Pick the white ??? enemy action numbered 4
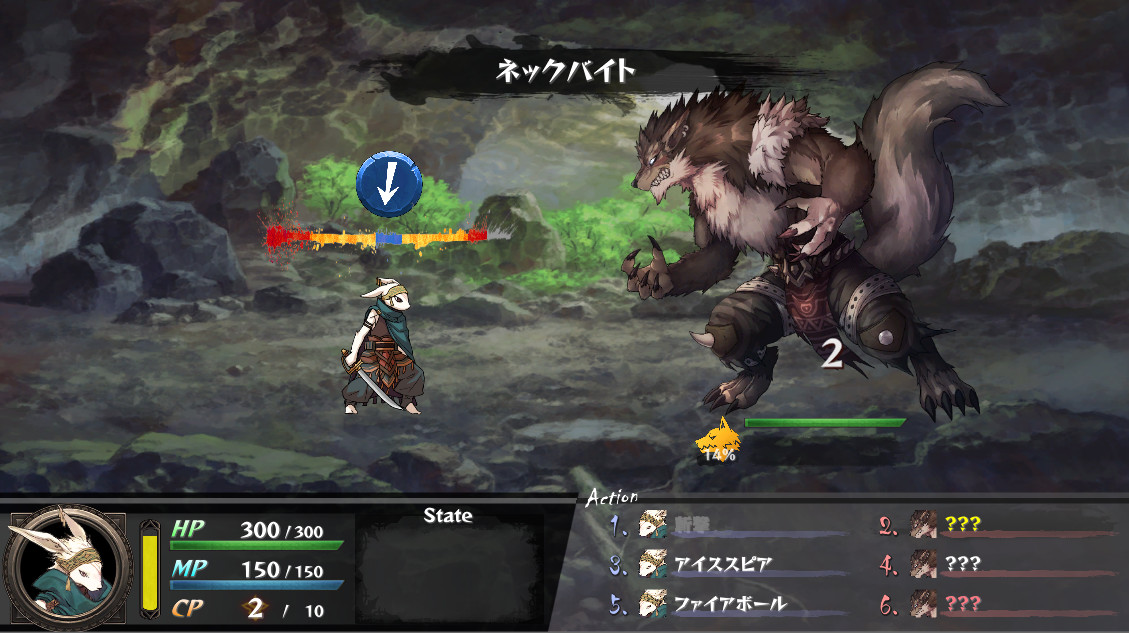1129x633 pixels. click(962, 564)
